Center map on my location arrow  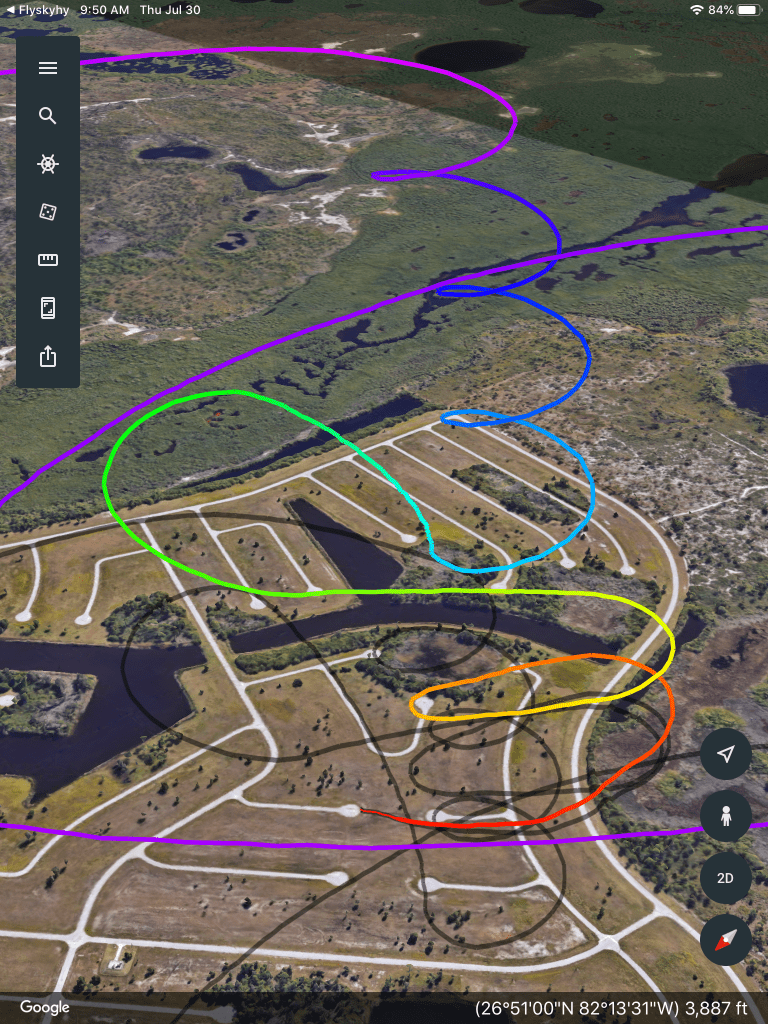click(x=726, y=754)
